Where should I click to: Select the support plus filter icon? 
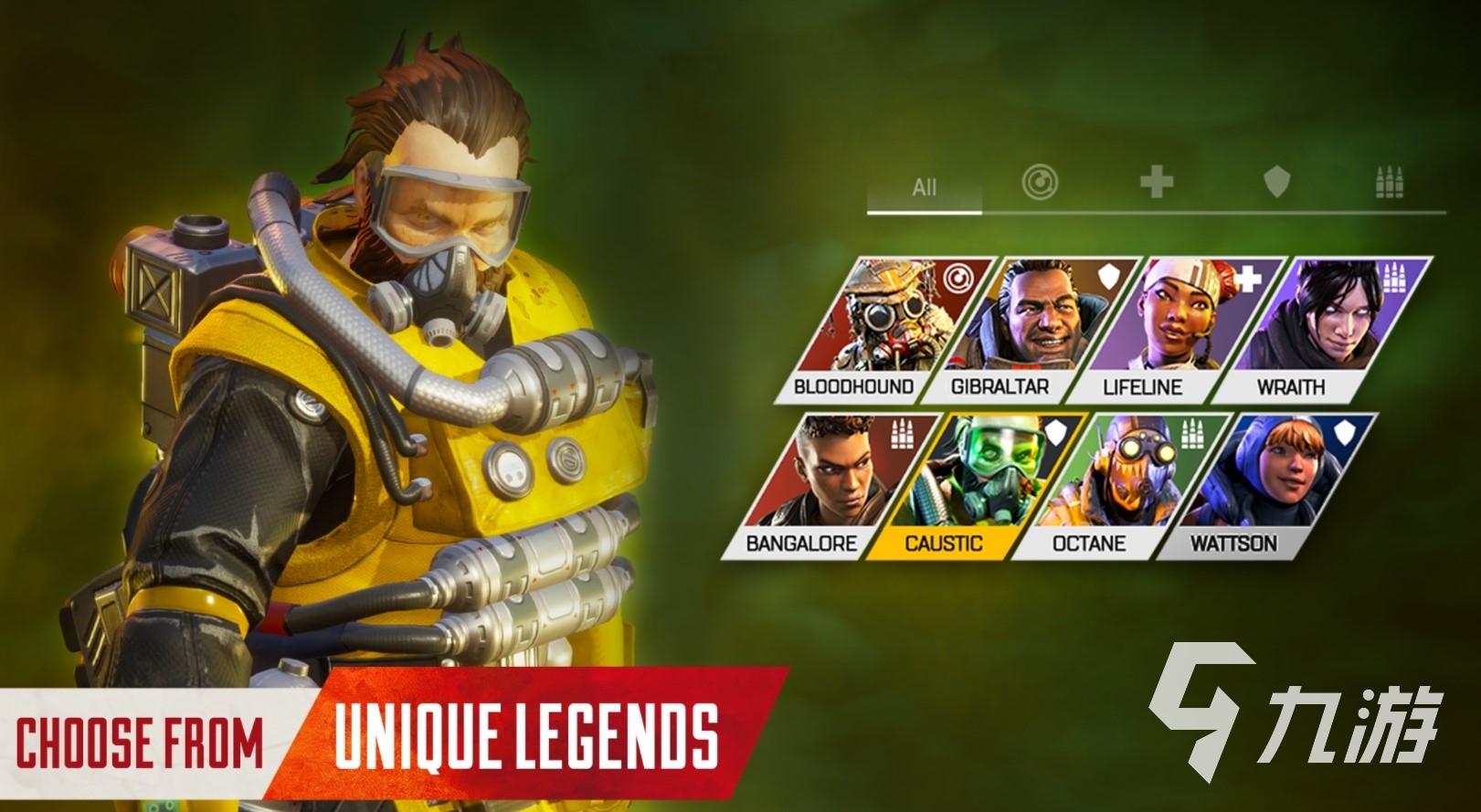pos(1158,182)
